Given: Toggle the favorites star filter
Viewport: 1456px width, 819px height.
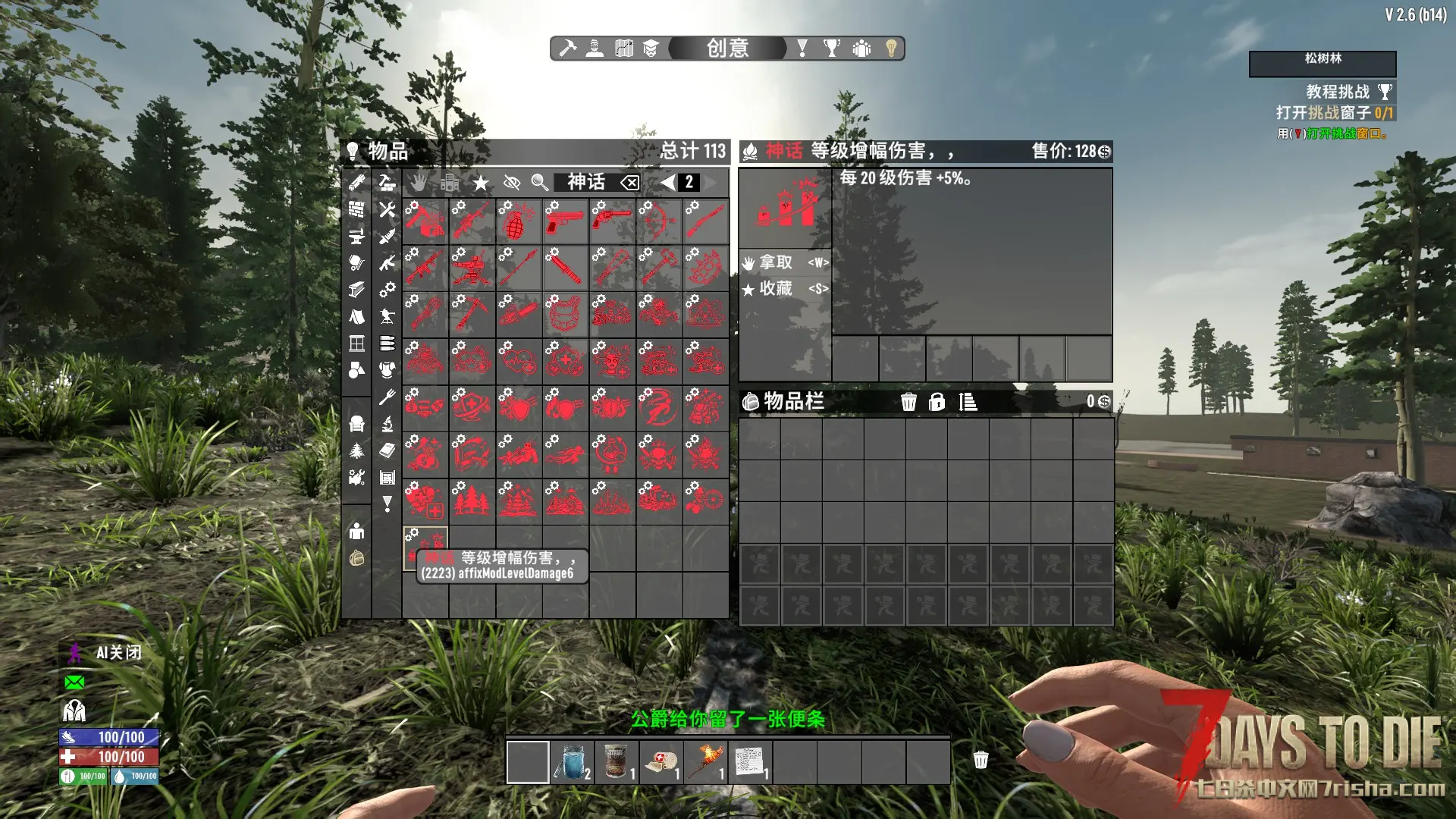Looking at the screenshot, I should (480, 183).
